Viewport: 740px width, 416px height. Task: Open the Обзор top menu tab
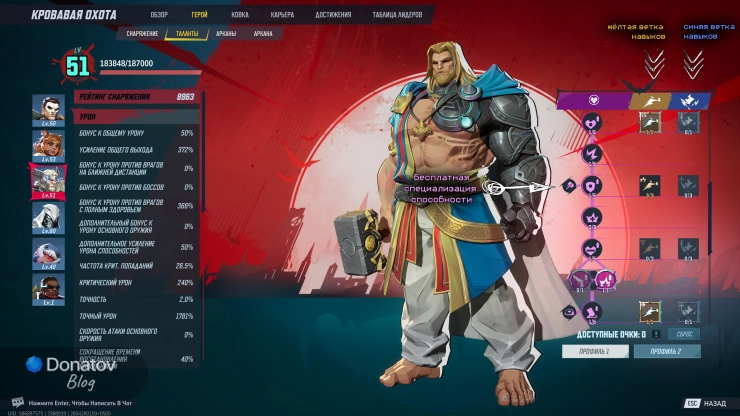159,15
